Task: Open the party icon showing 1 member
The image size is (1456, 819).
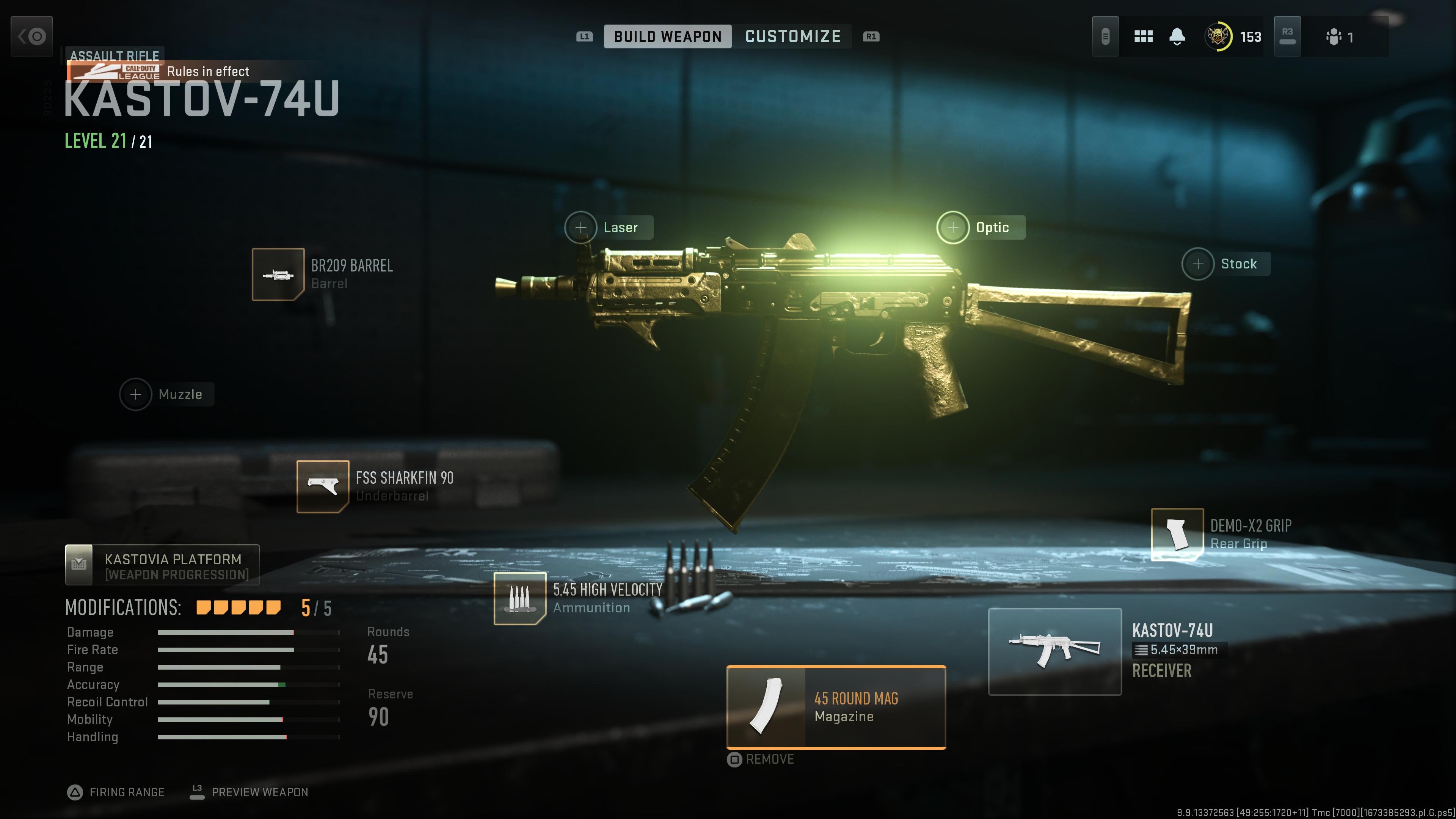Action: (1339, 37)
